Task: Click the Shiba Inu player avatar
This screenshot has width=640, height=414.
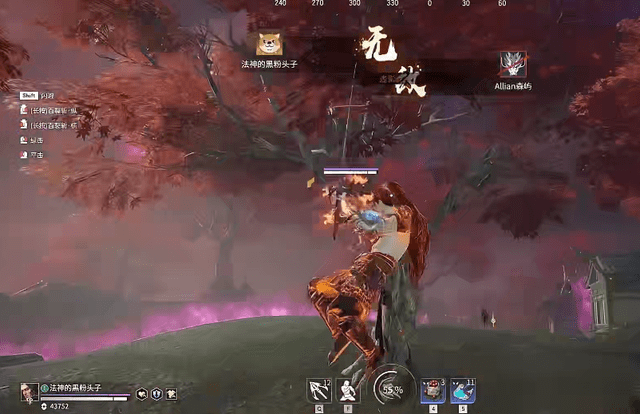Action: click(x=269, y=43)
